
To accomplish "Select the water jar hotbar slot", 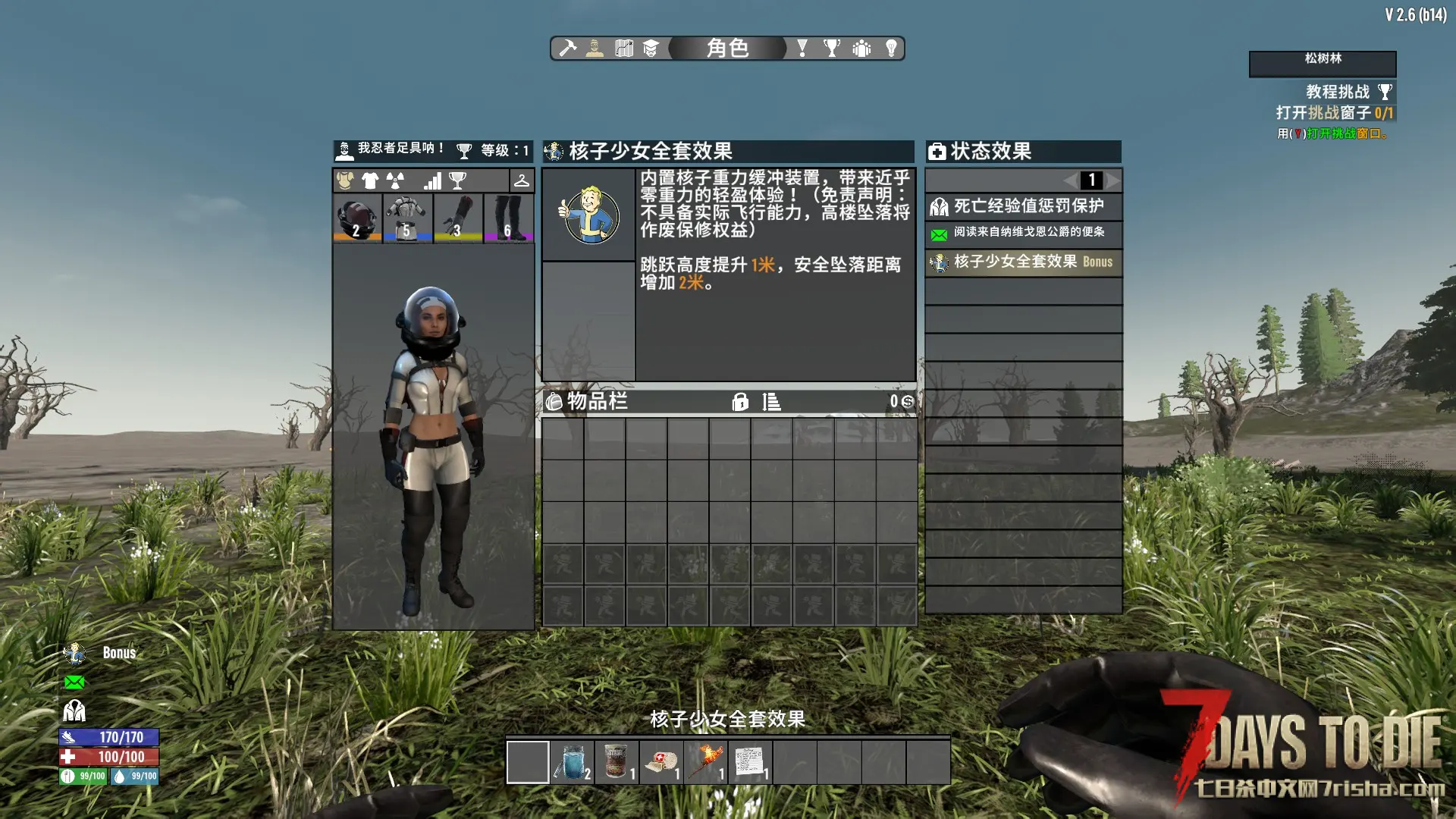I will (573, 762).
